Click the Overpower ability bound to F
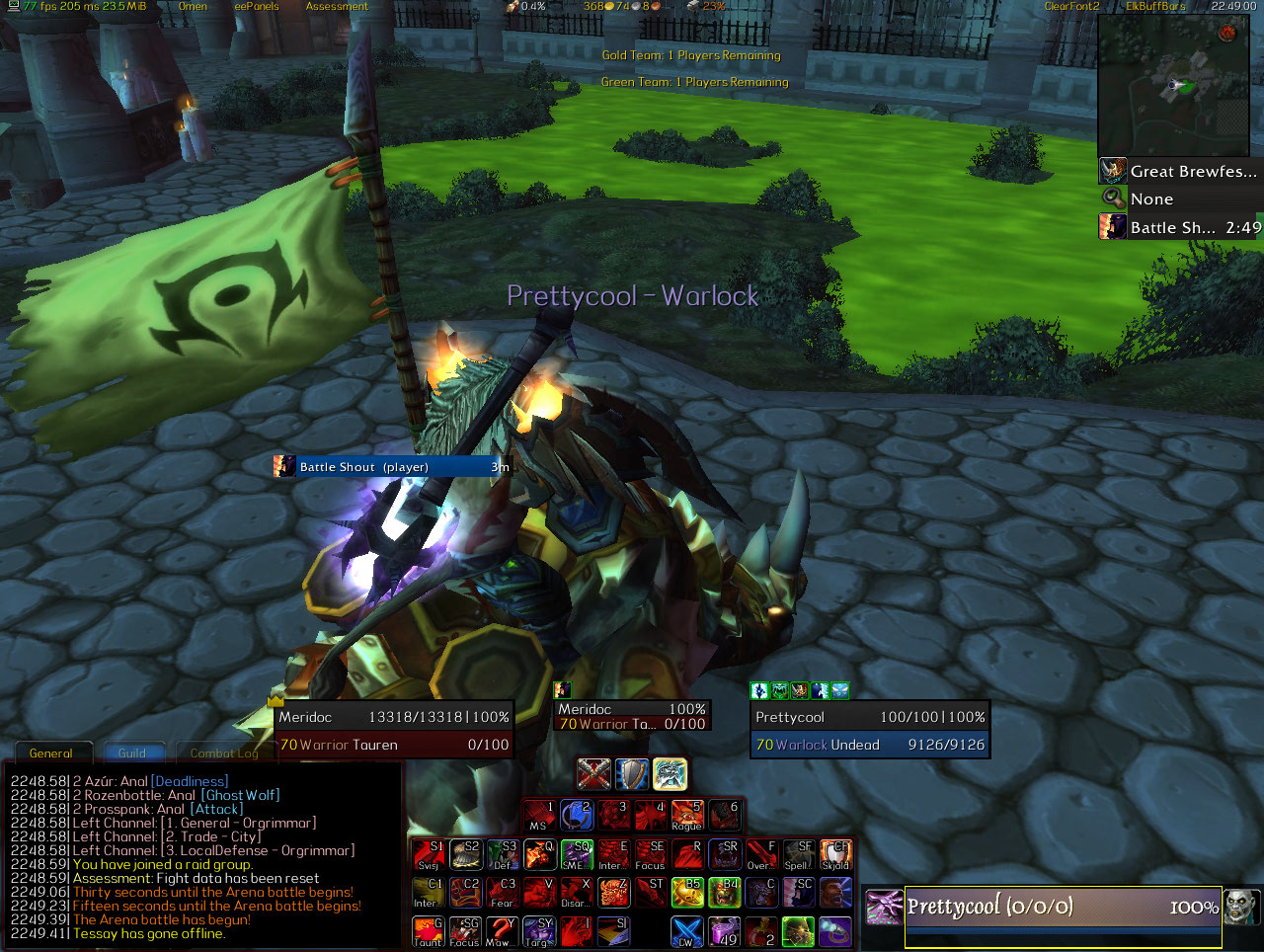This screenshot has height=952, width=1264. click(x=761, y=854)
